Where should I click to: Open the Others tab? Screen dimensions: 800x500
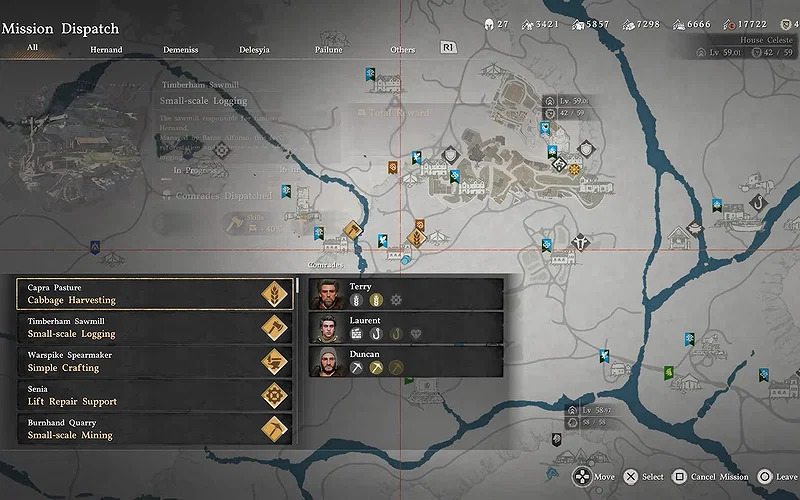click(x=403, y=49)
